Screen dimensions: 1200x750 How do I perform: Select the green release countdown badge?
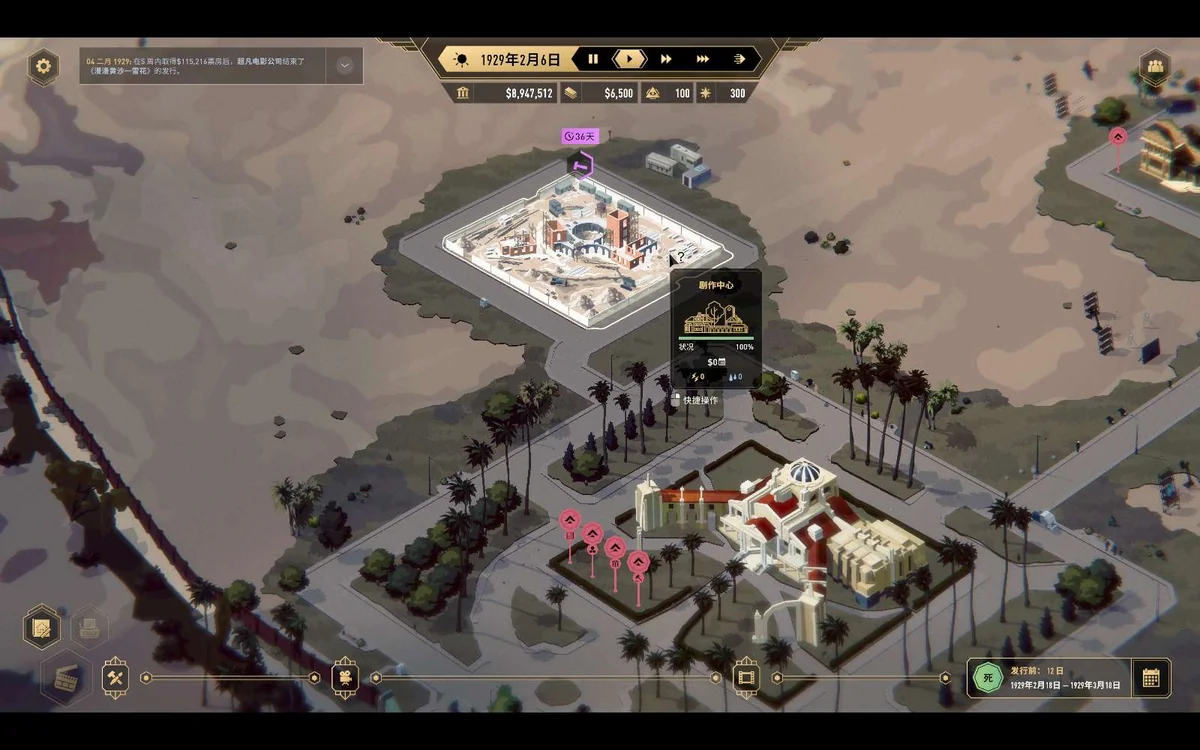point(987,678)
